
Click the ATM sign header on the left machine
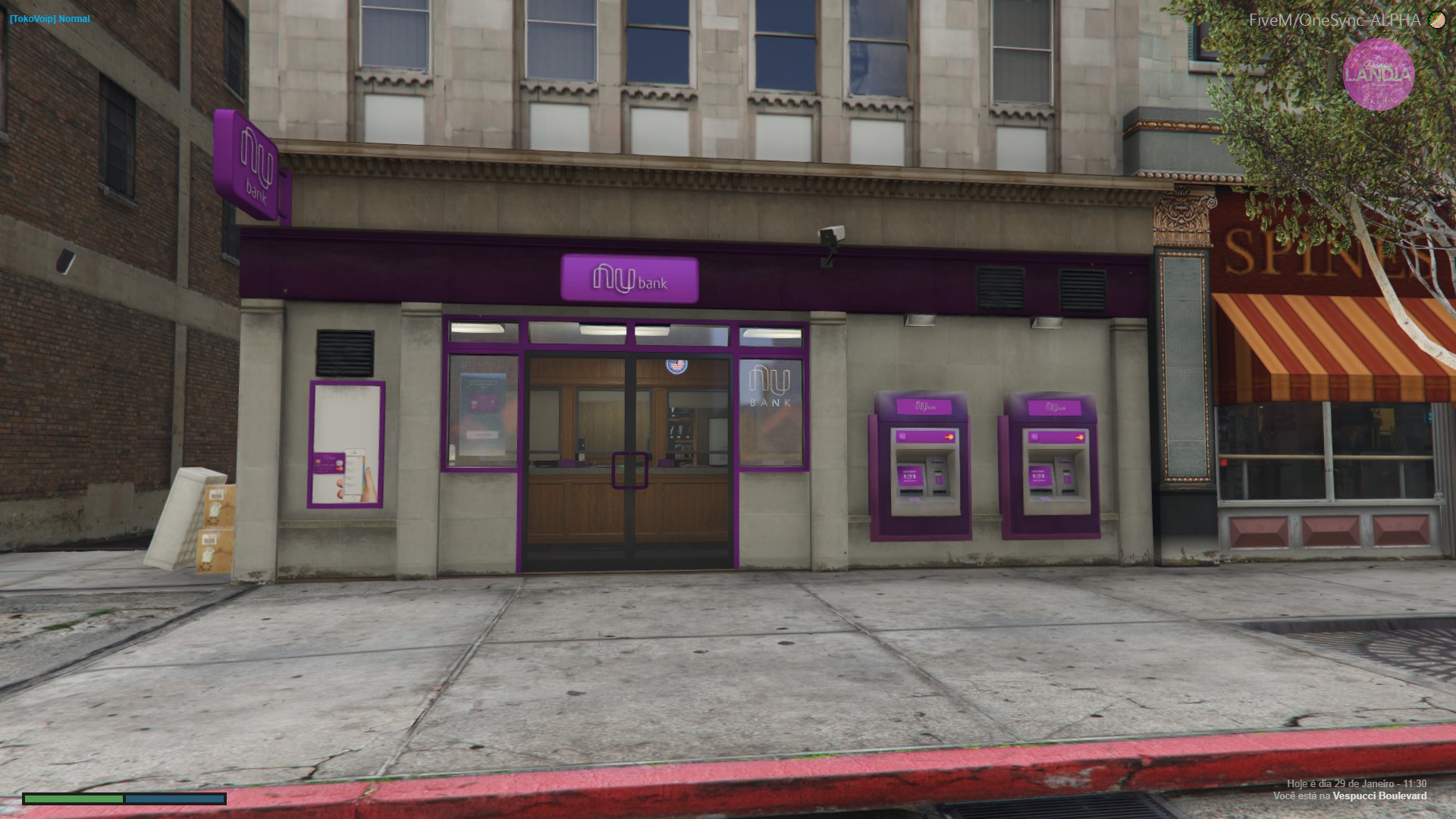click(924, 406)
